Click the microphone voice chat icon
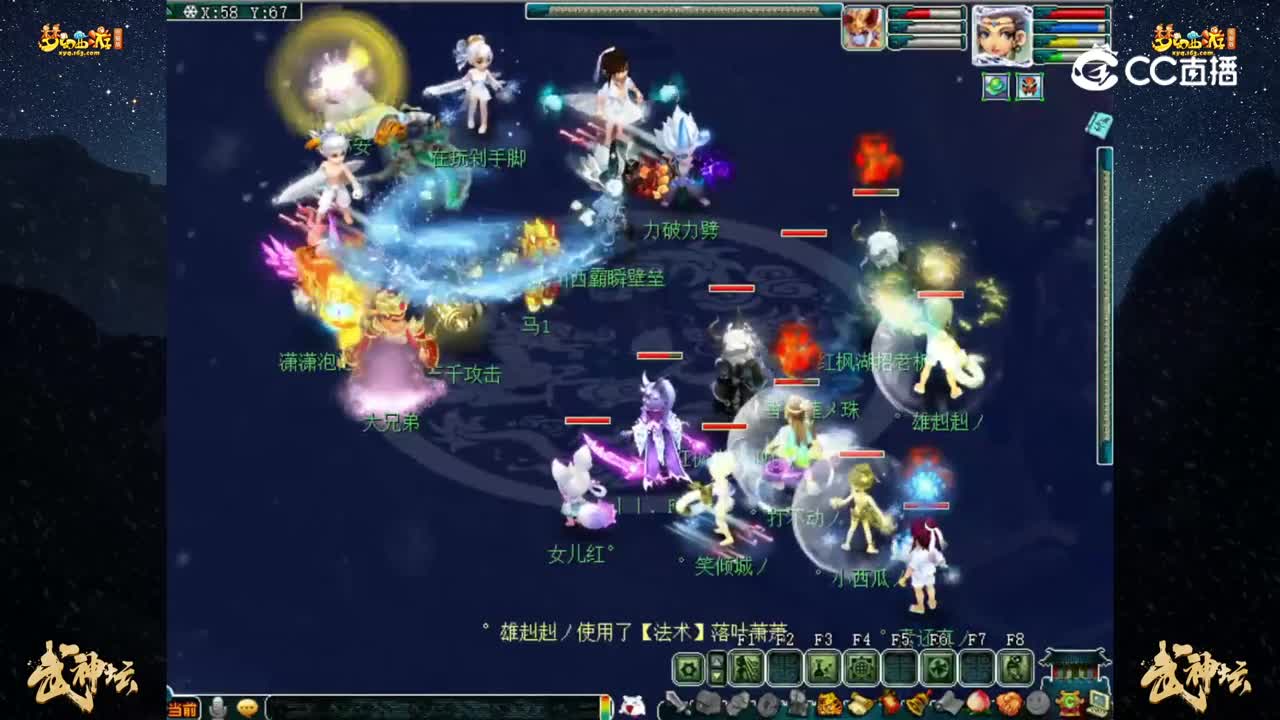This screenshot has height=720, width=1280. click(219, 707)
